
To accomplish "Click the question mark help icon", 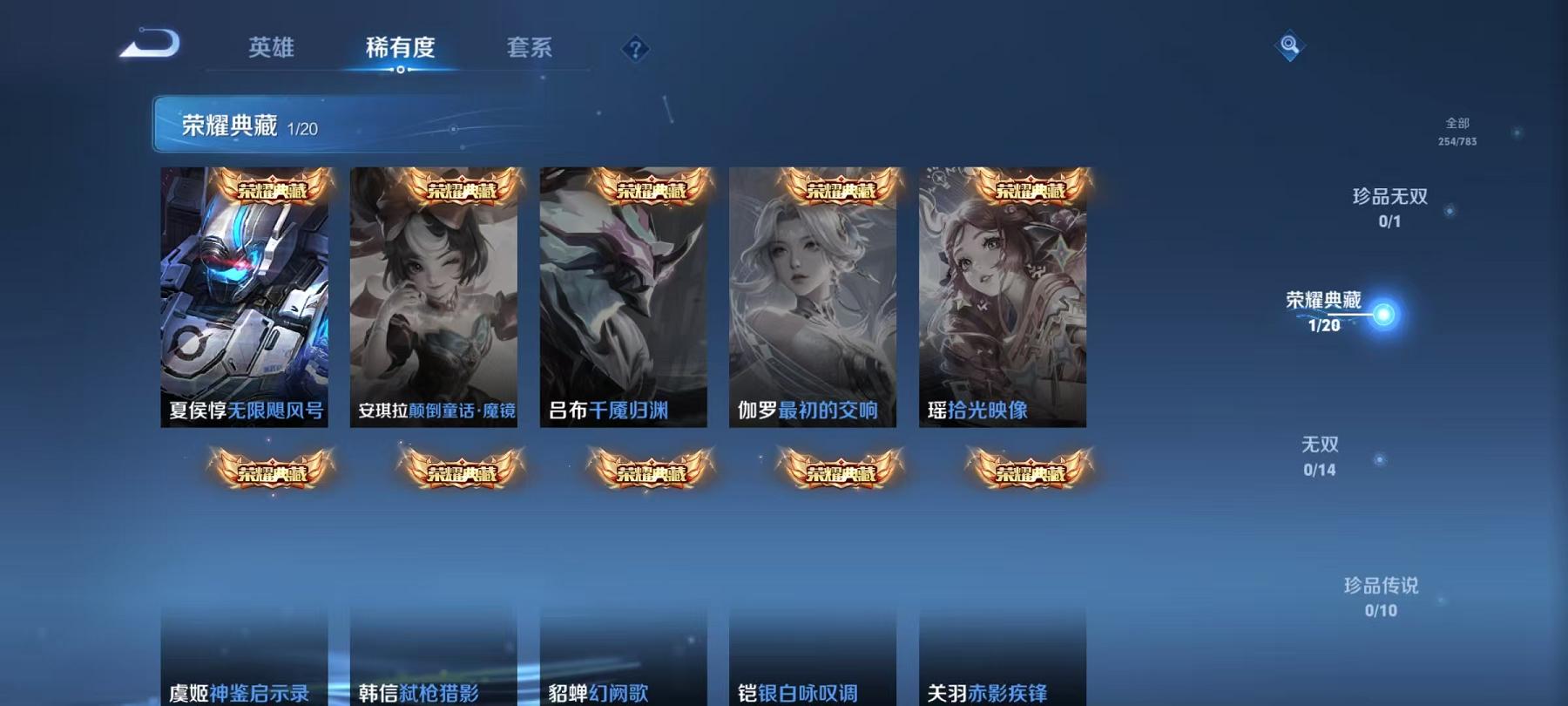I will click(x=637, y=50).
